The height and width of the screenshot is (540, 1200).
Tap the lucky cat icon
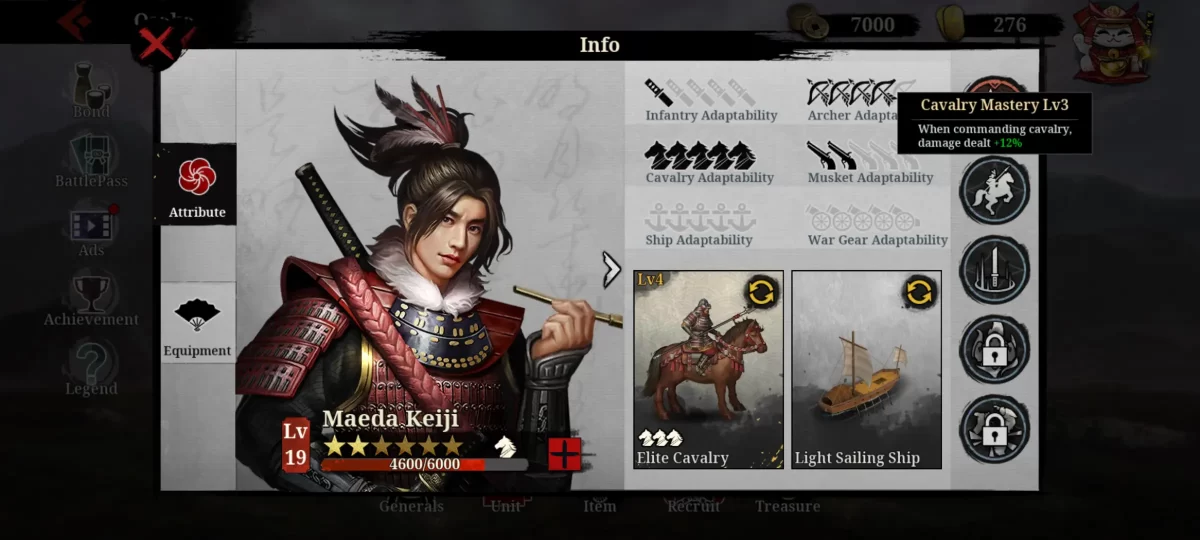pyautogui.click(x=1111, y=43)
